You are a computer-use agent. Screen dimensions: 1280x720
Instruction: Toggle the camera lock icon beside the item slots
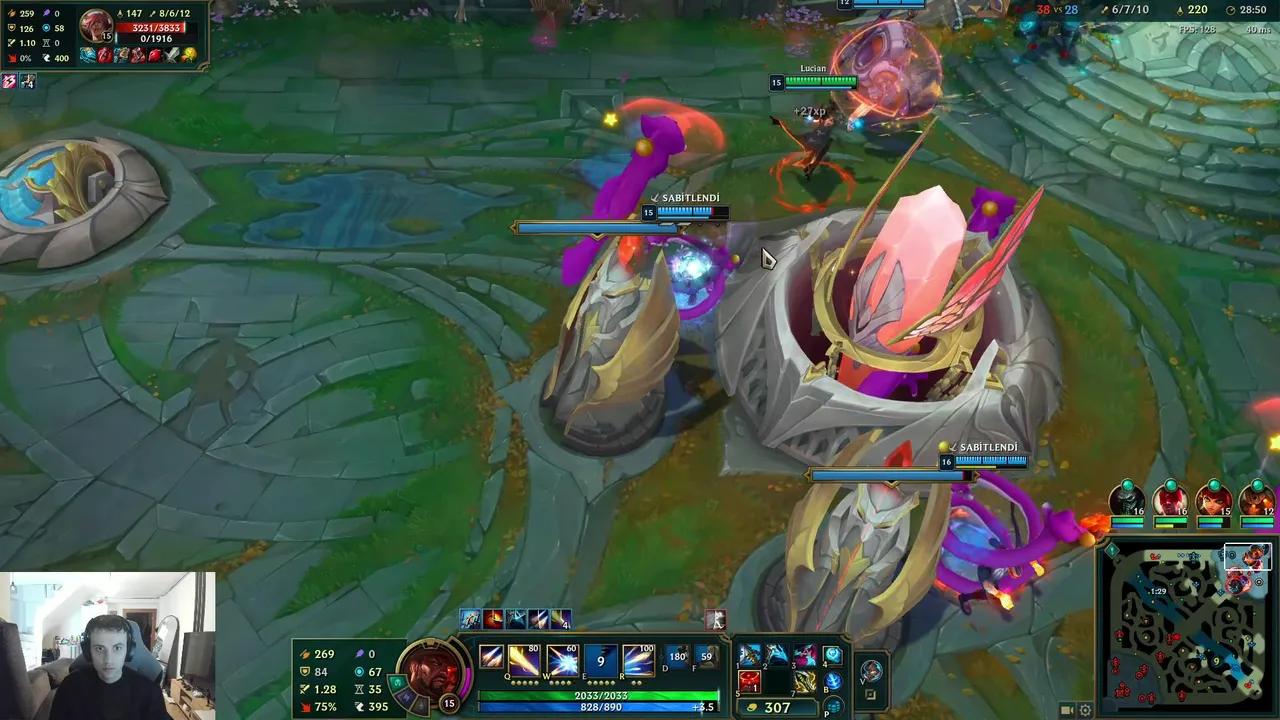pyautogui.click(x=870, y=692)
